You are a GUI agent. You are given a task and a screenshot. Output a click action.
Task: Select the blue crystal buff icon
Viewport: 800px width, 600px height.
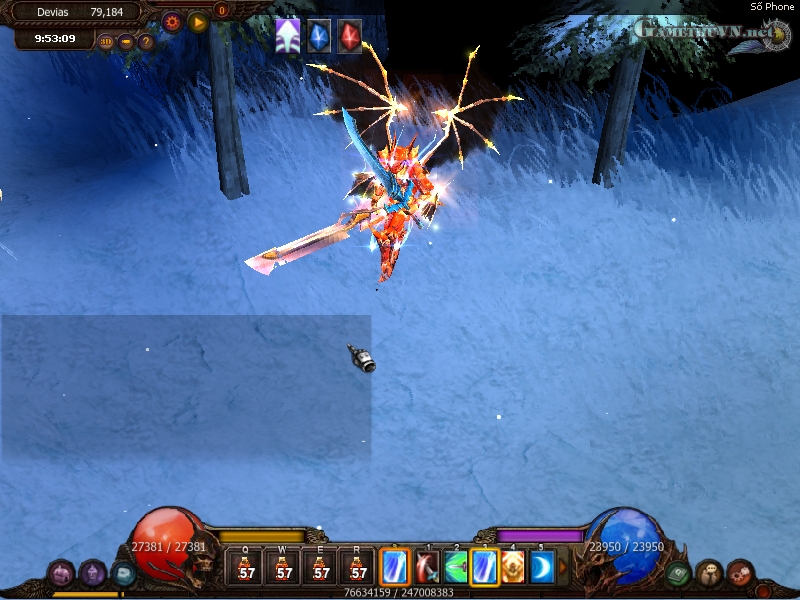pos(319,35)
